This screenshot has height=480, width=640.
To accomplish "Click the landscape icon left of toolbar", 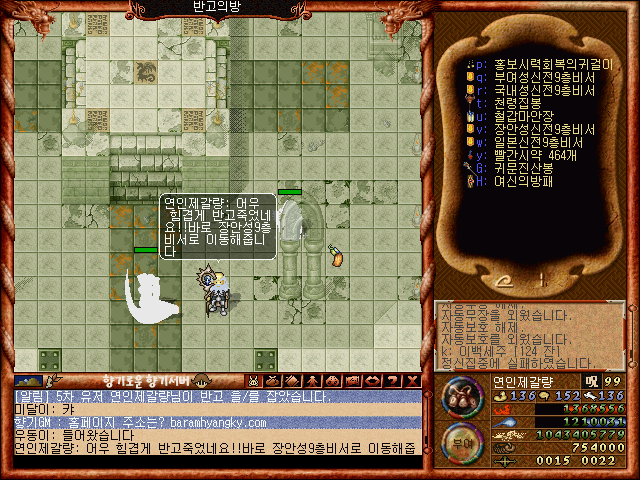I will pyautogui.click(x=28, y=381).
